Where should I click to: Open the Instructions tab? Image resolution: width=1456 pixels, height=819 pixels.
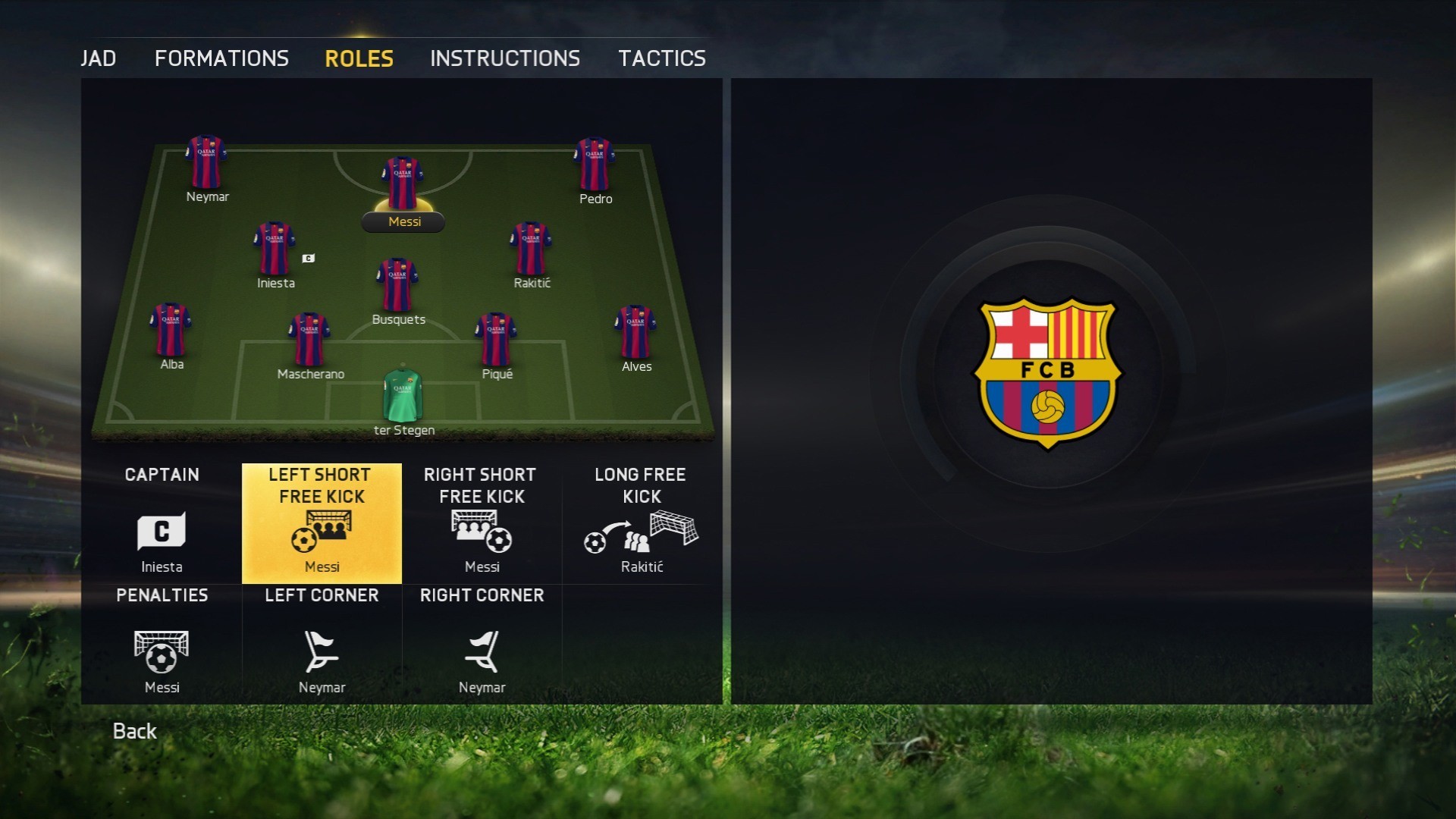pyautogui.click(x=505, y=58)
